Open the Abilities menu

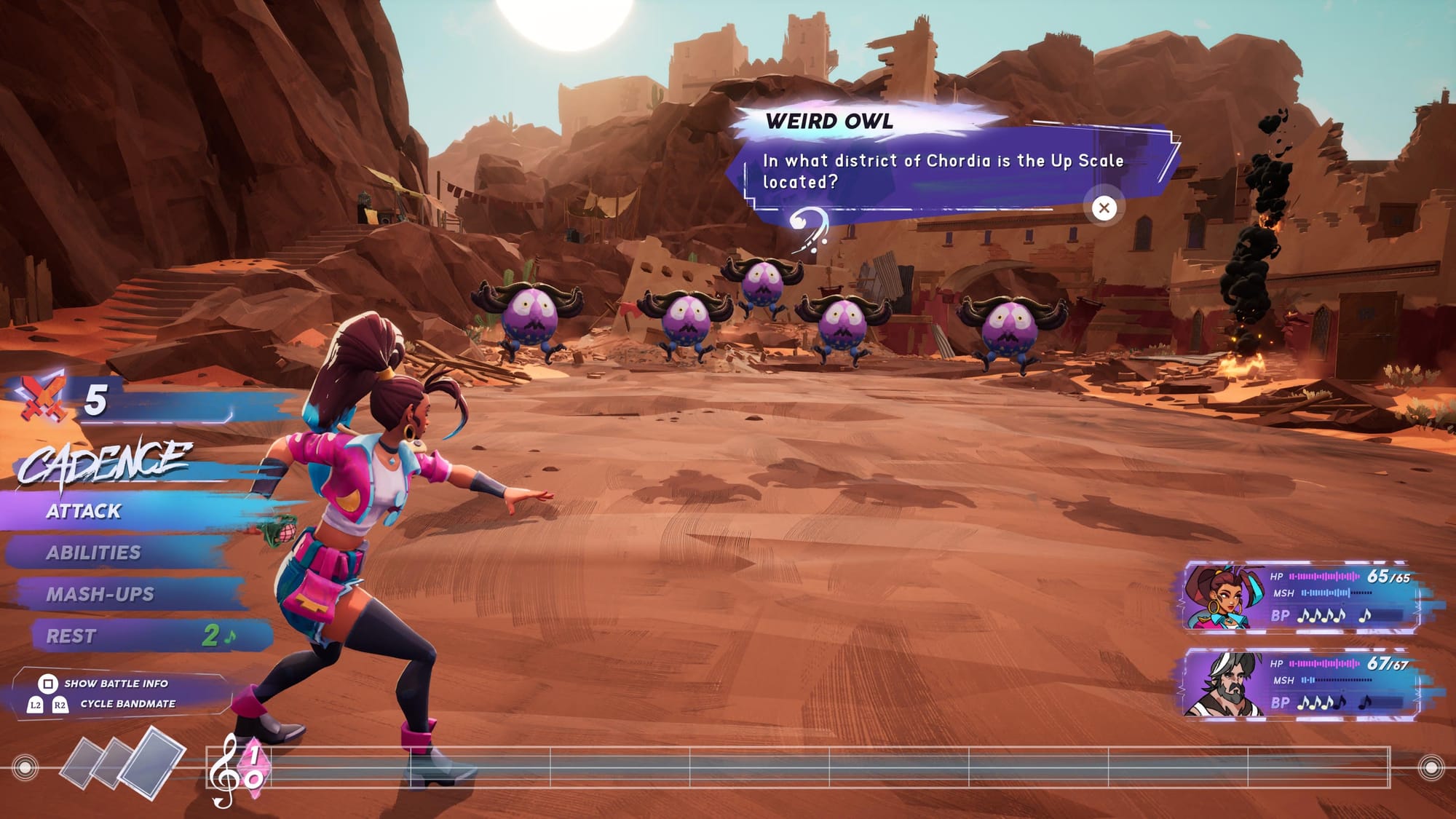(x=94, y=553)
